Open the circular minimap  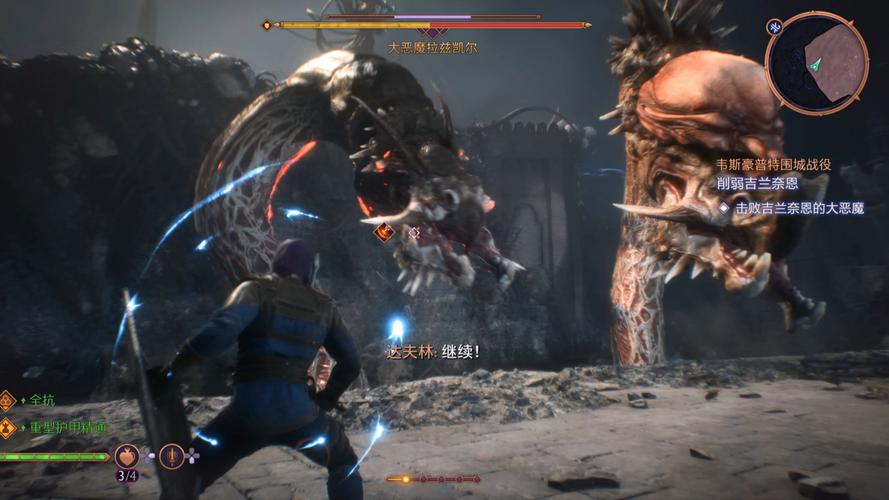pos(817,62)
